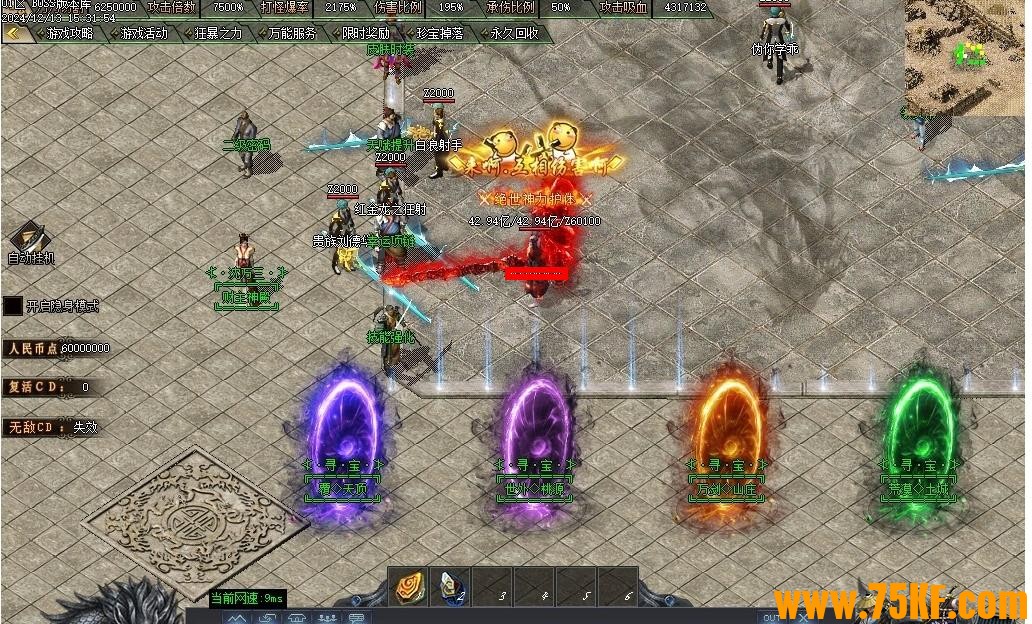Switch to the 游戏活动 tab
The width and height of the screenshot is (1032, 624).
[144, 33]
